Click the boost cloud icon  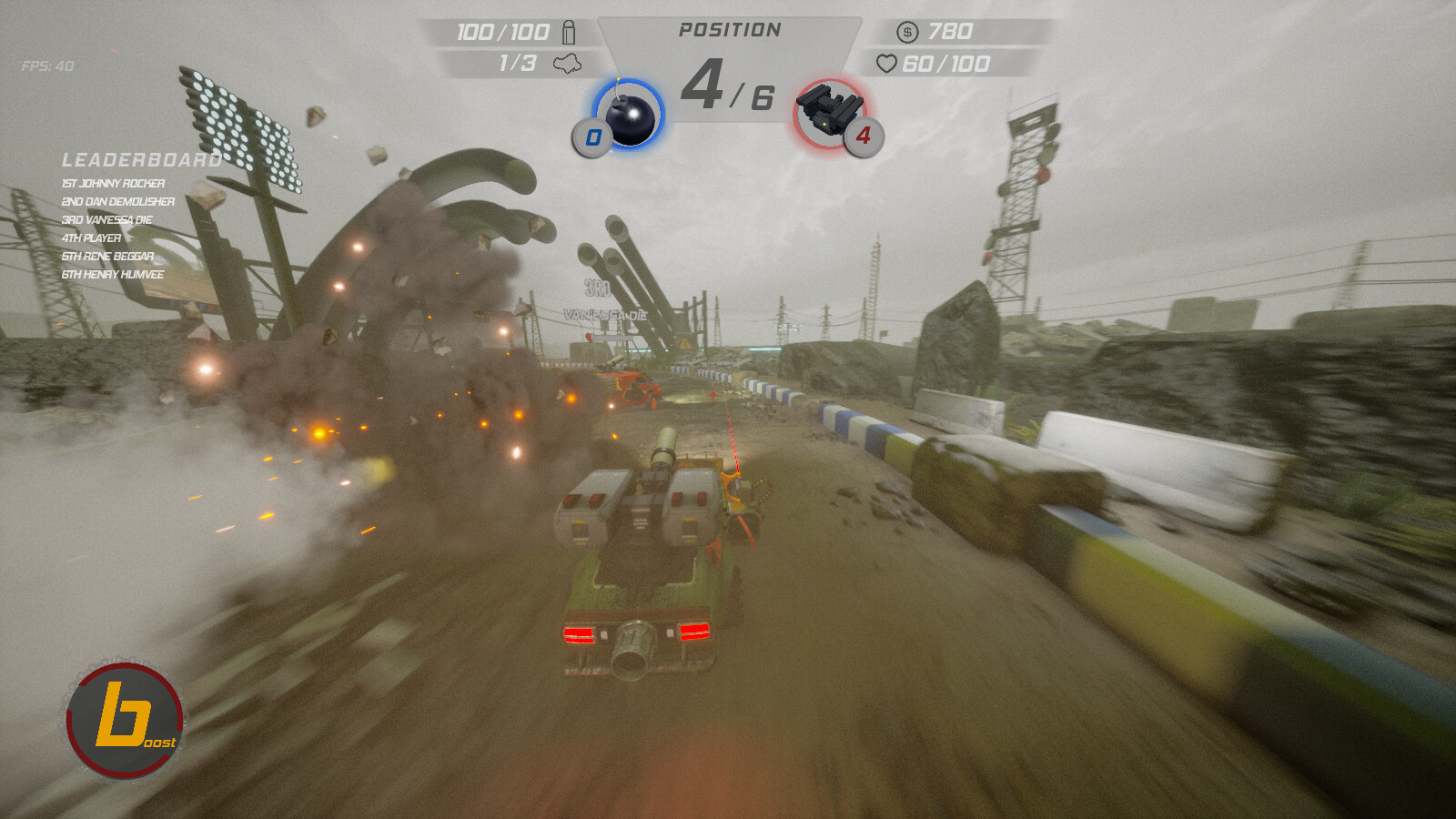pyautogui.click(x=569, y=64)
